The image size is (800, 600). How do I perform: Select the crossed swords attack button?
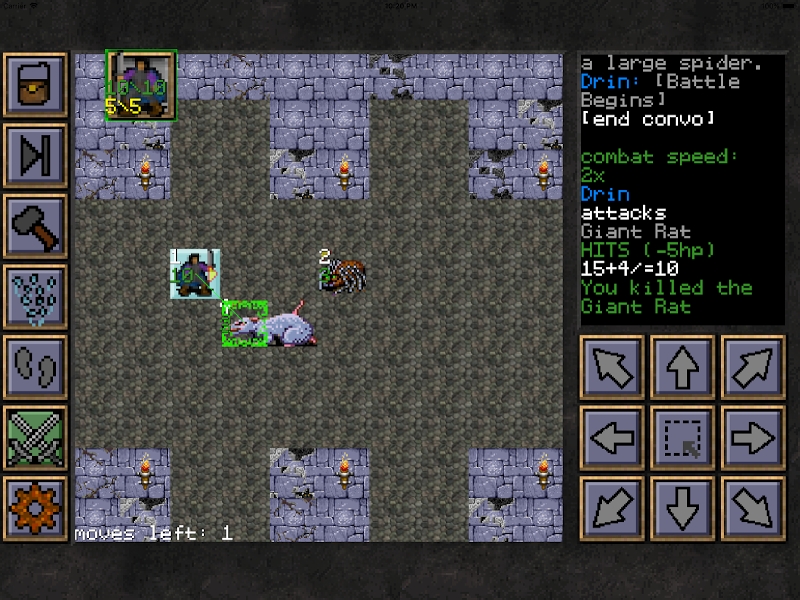pyautogui.click(x=35, y=438)
